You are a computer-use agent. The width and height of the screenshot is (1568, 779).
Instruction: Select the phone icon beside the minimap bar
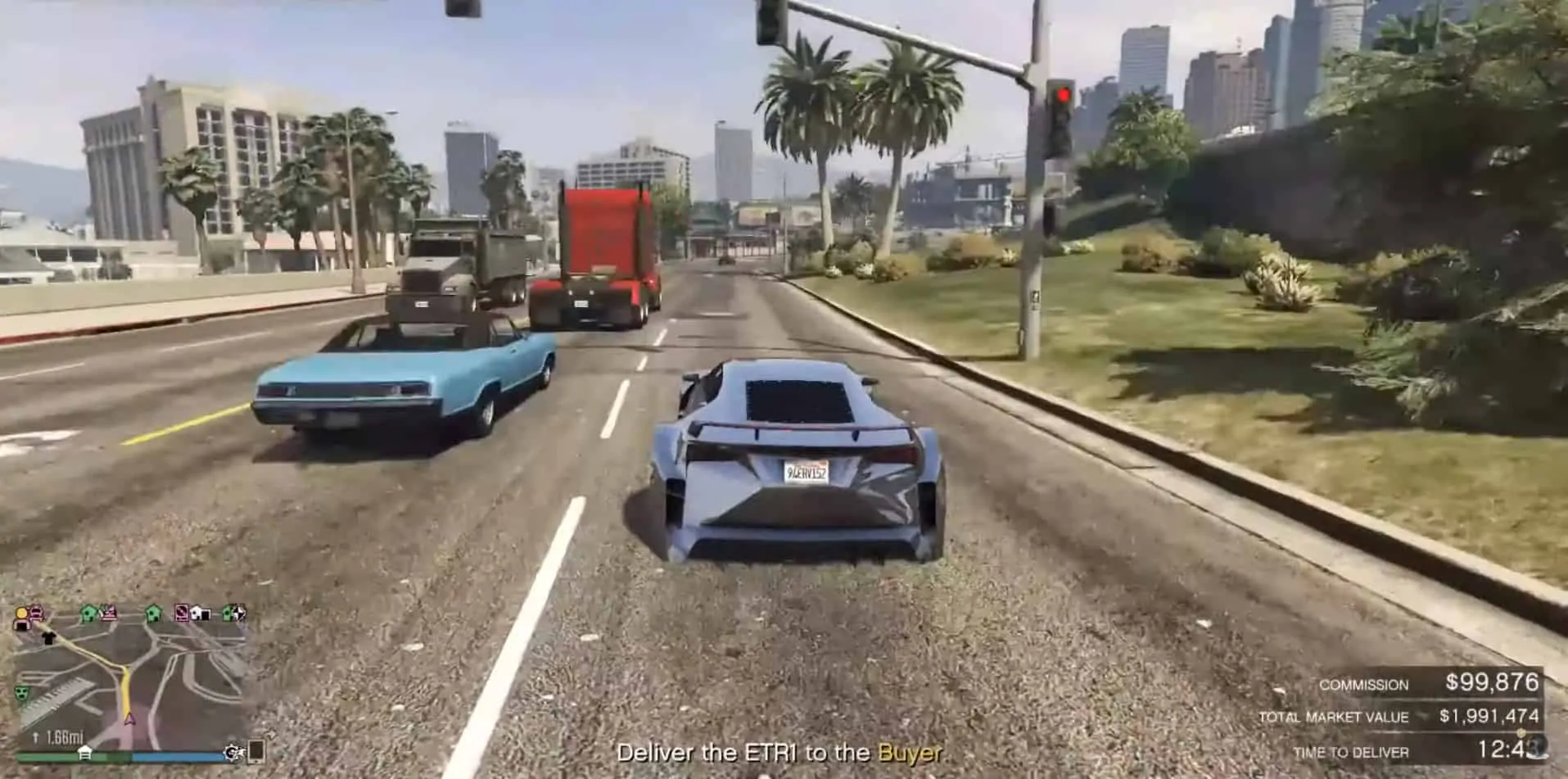tap(255, 752)
